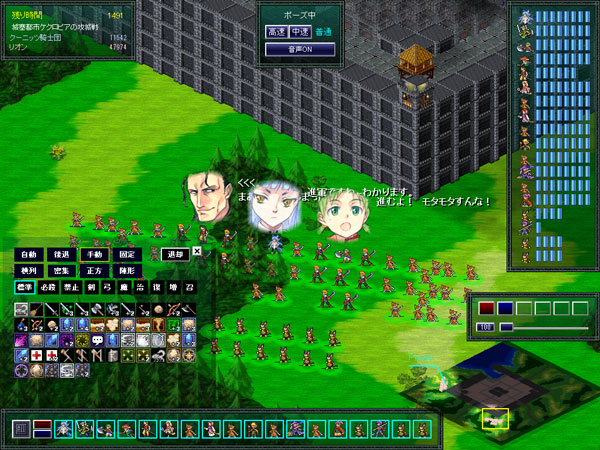
Task: Choose the 後退 (fall back) order
Action: (64, 254)
